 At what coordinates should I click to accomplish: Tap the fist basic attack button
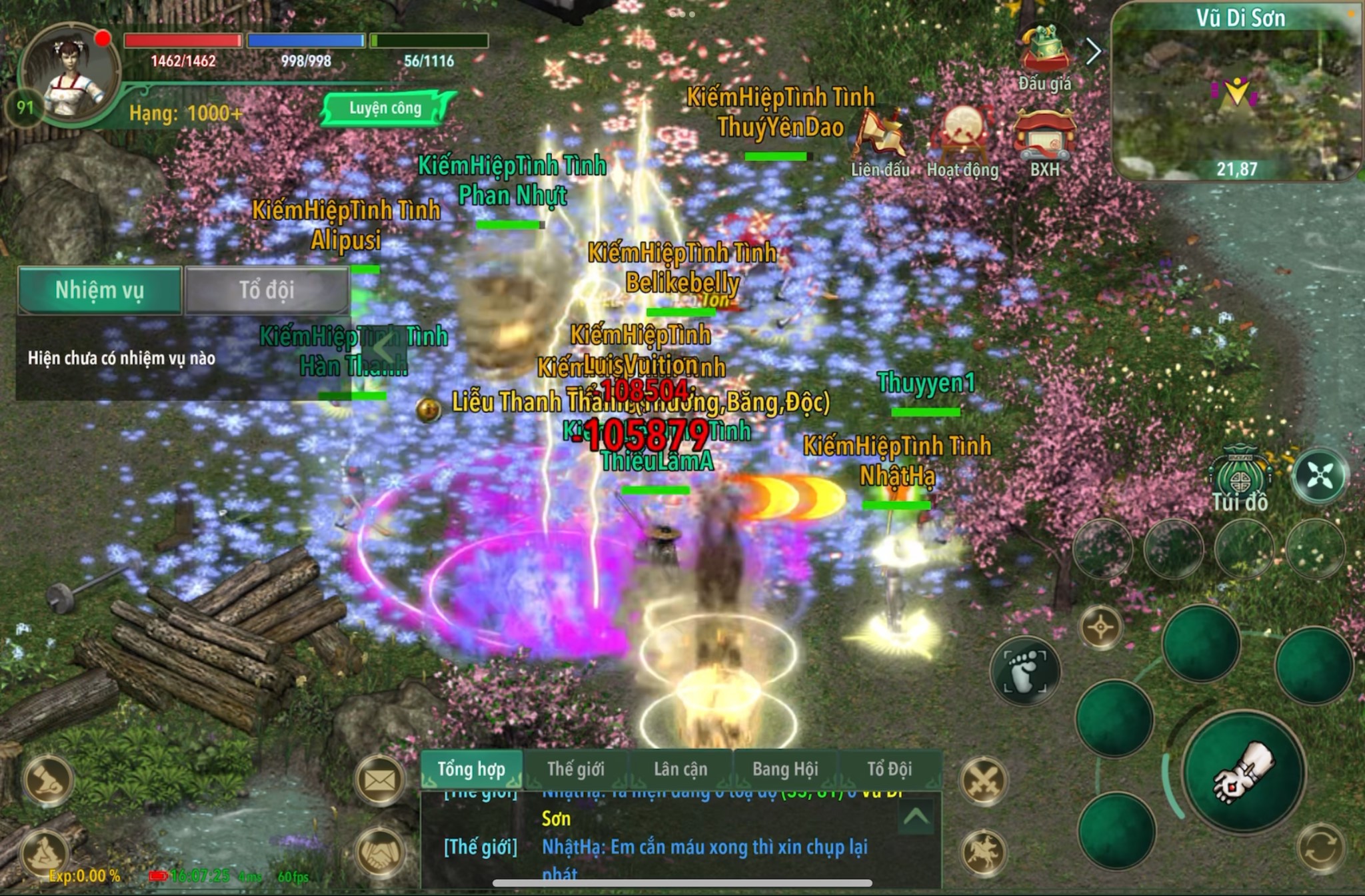click(1244, 773)
